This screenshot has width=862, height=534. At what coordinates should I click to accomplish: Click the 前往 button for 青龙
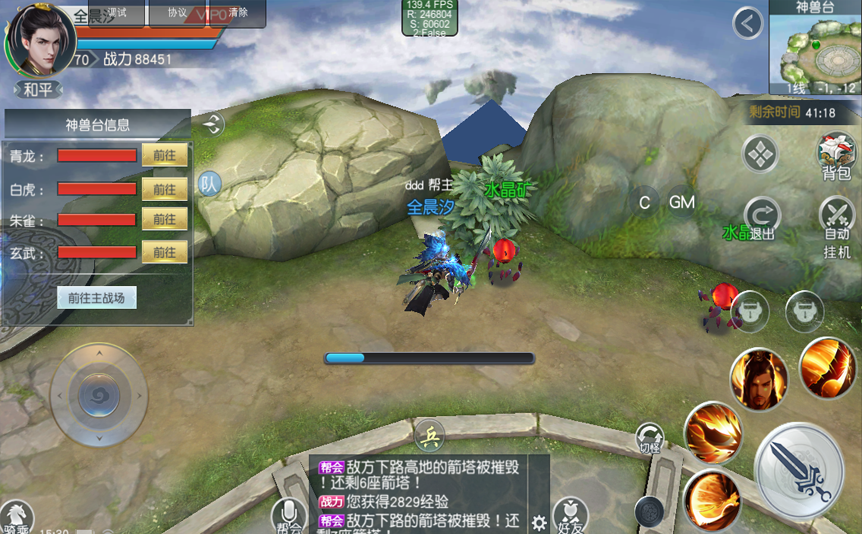(x=165, y=155)
